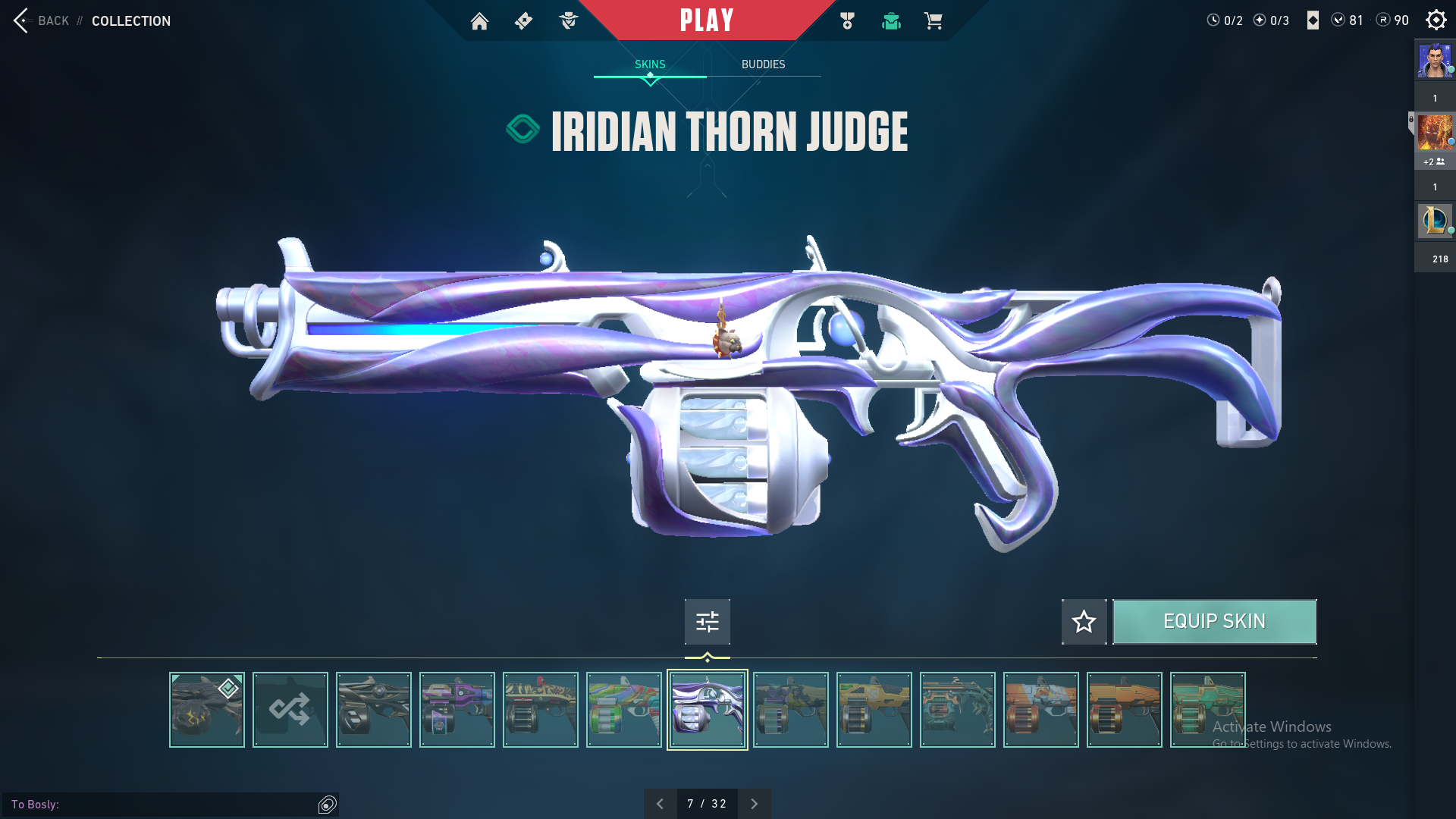Go to the previous skin page arrow

[660, 804]
